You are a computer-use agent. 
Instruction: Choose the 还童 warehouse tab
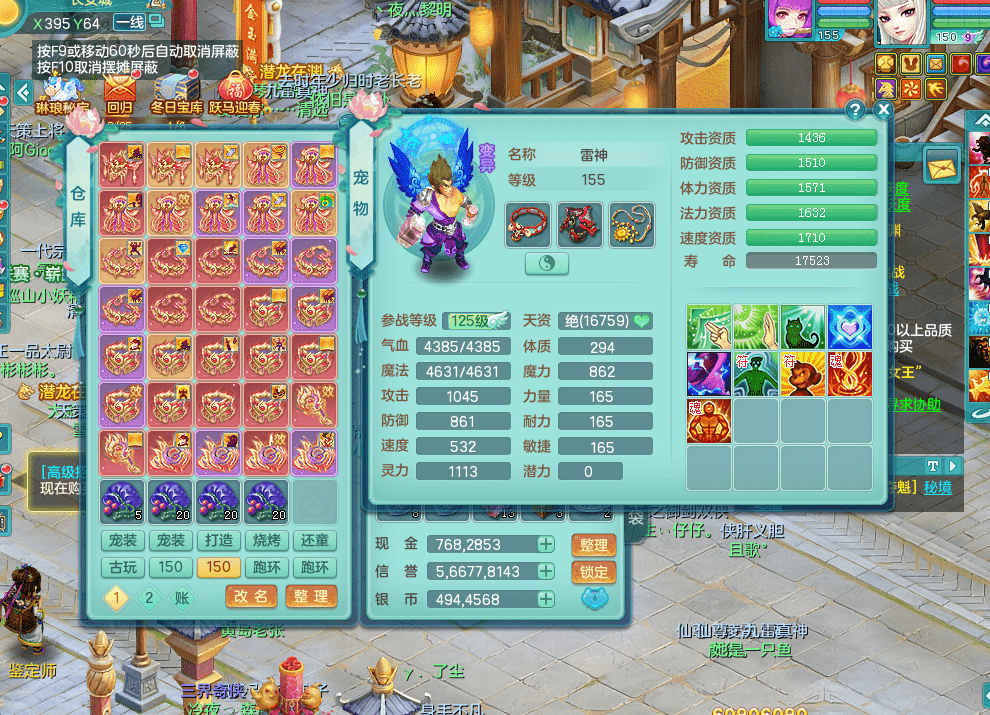pos(313,541)
